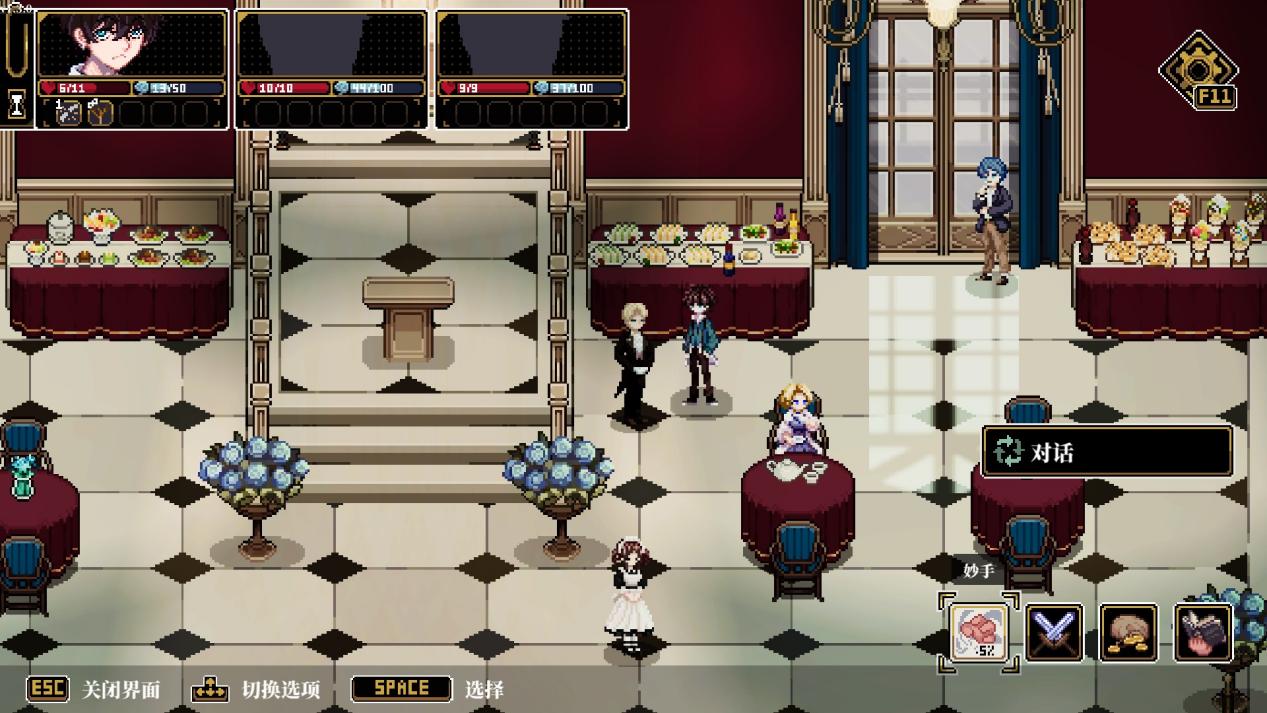Screen dimensions: 1267x713
Task: Click the branching tree status icon
Action: [x=100, y=113]
